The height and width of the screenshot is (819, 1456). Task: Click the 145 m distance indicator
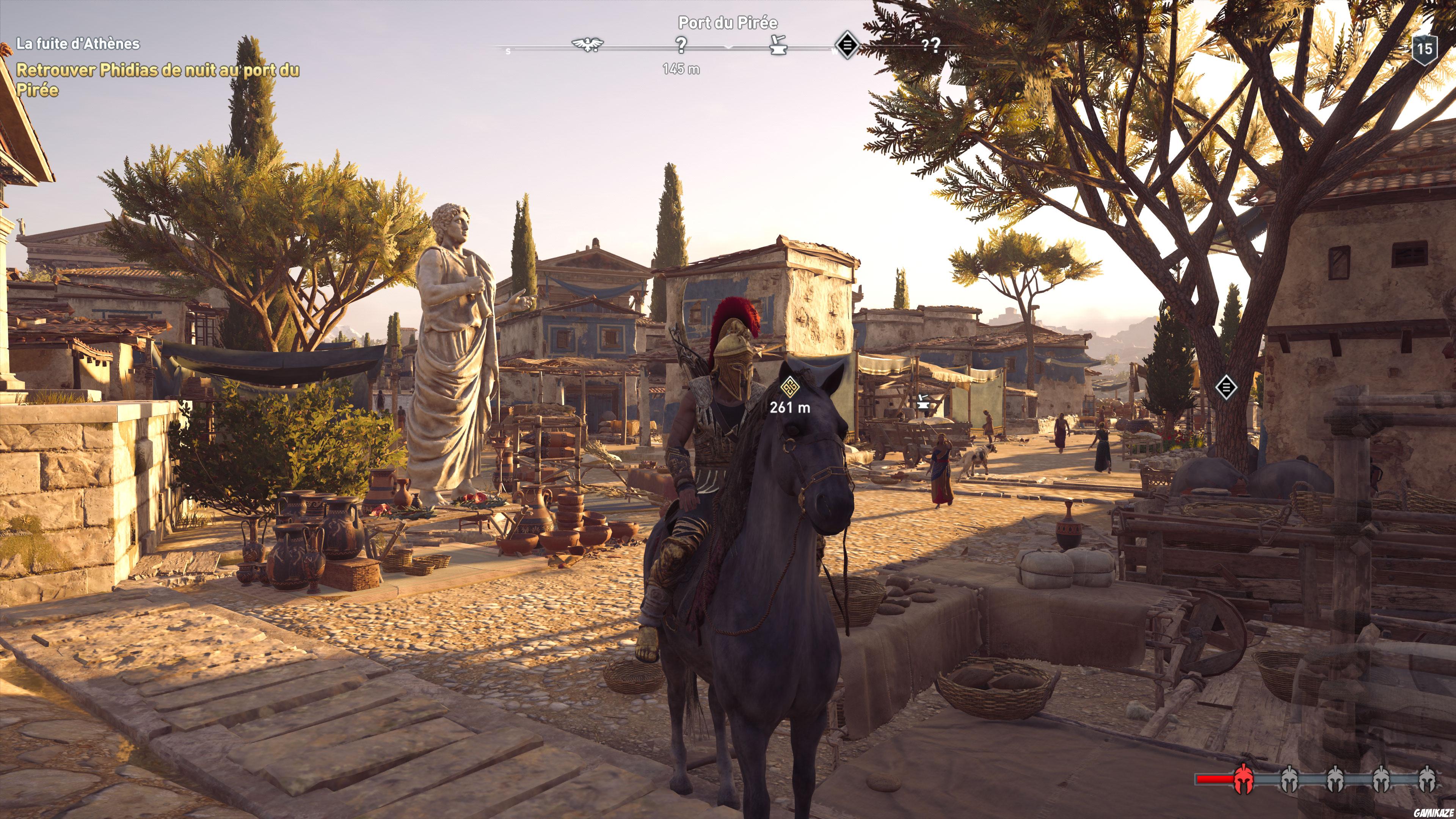coord(682,68)
